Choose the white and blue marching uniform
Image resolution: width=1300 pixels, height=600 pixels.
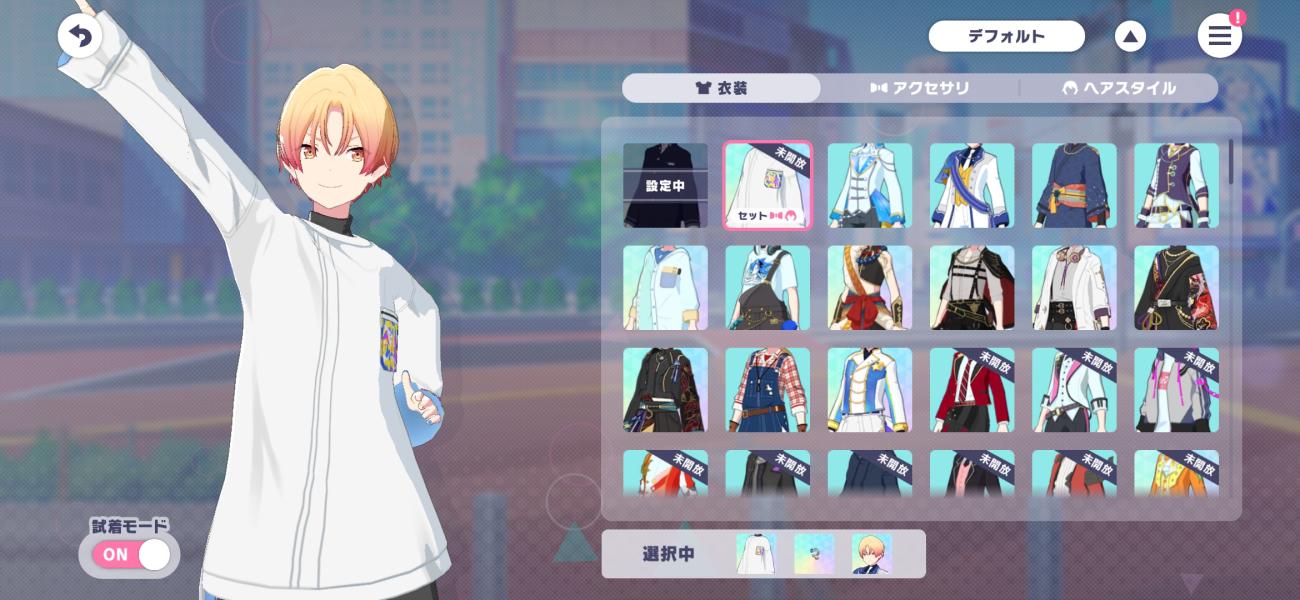click(x=869, y=390)
